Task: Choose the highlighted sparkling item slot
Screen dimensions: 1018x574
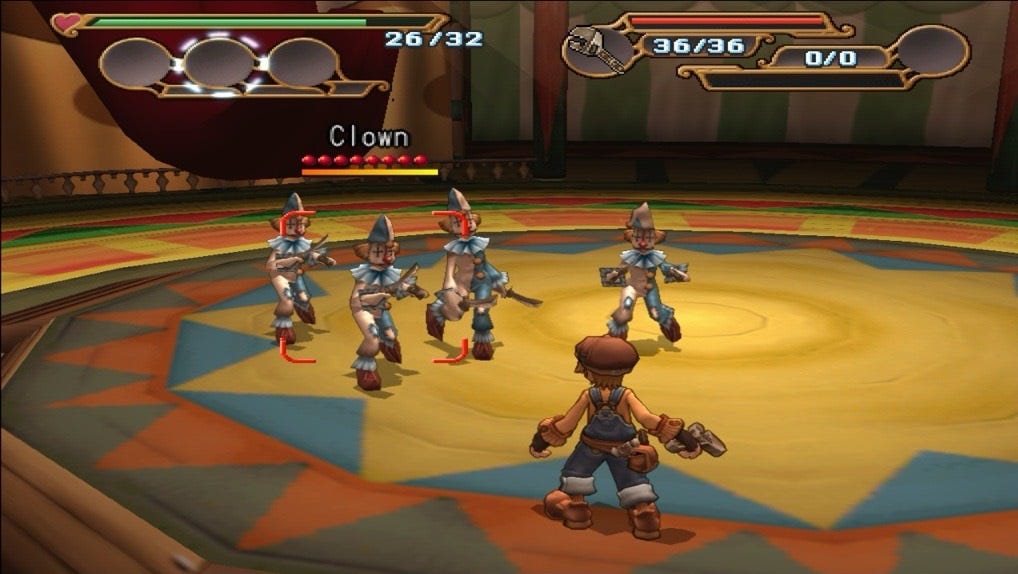Action: 220,63
